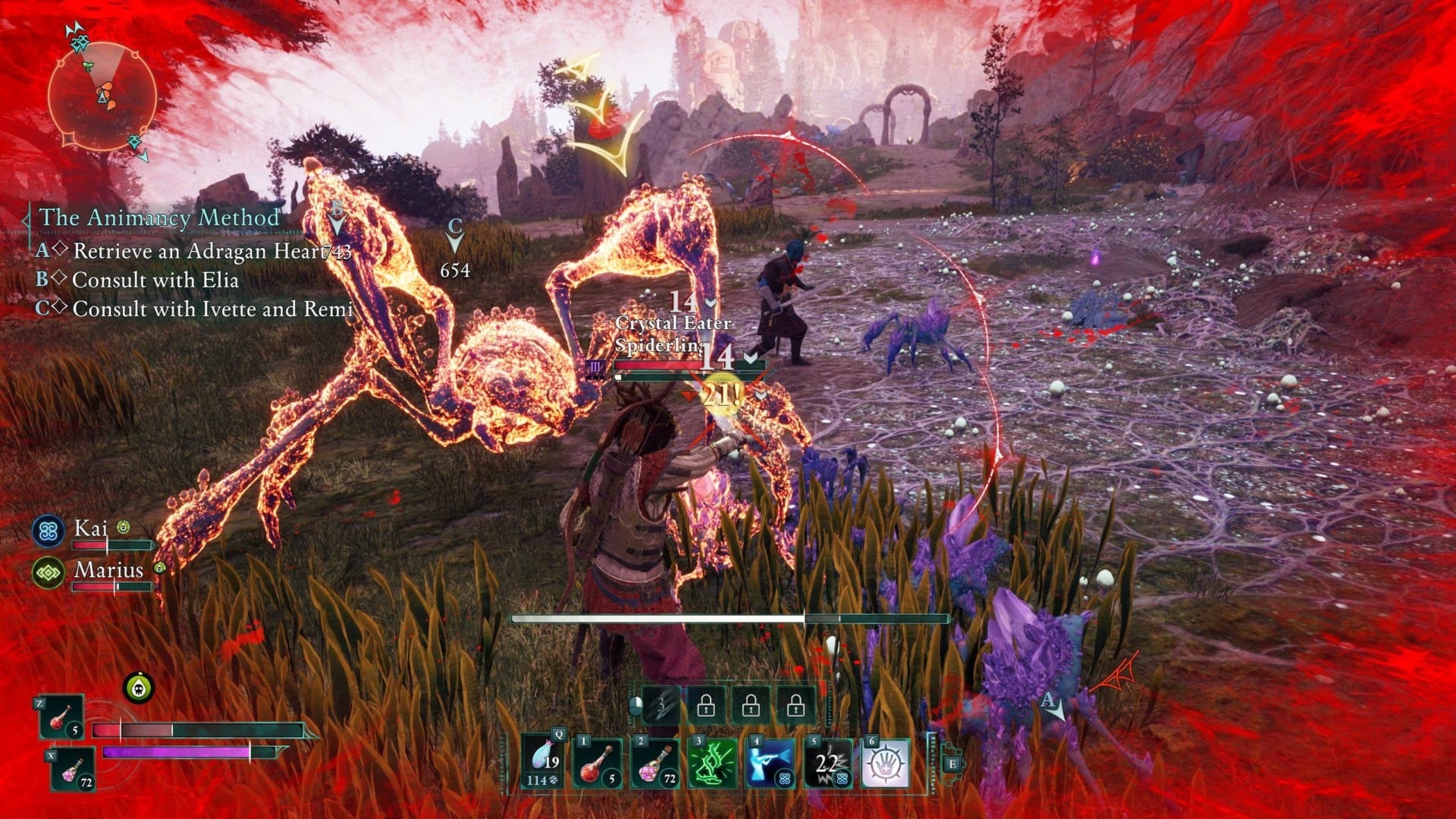
Task: Use the red health potion on Z
Action: point(62,717)
